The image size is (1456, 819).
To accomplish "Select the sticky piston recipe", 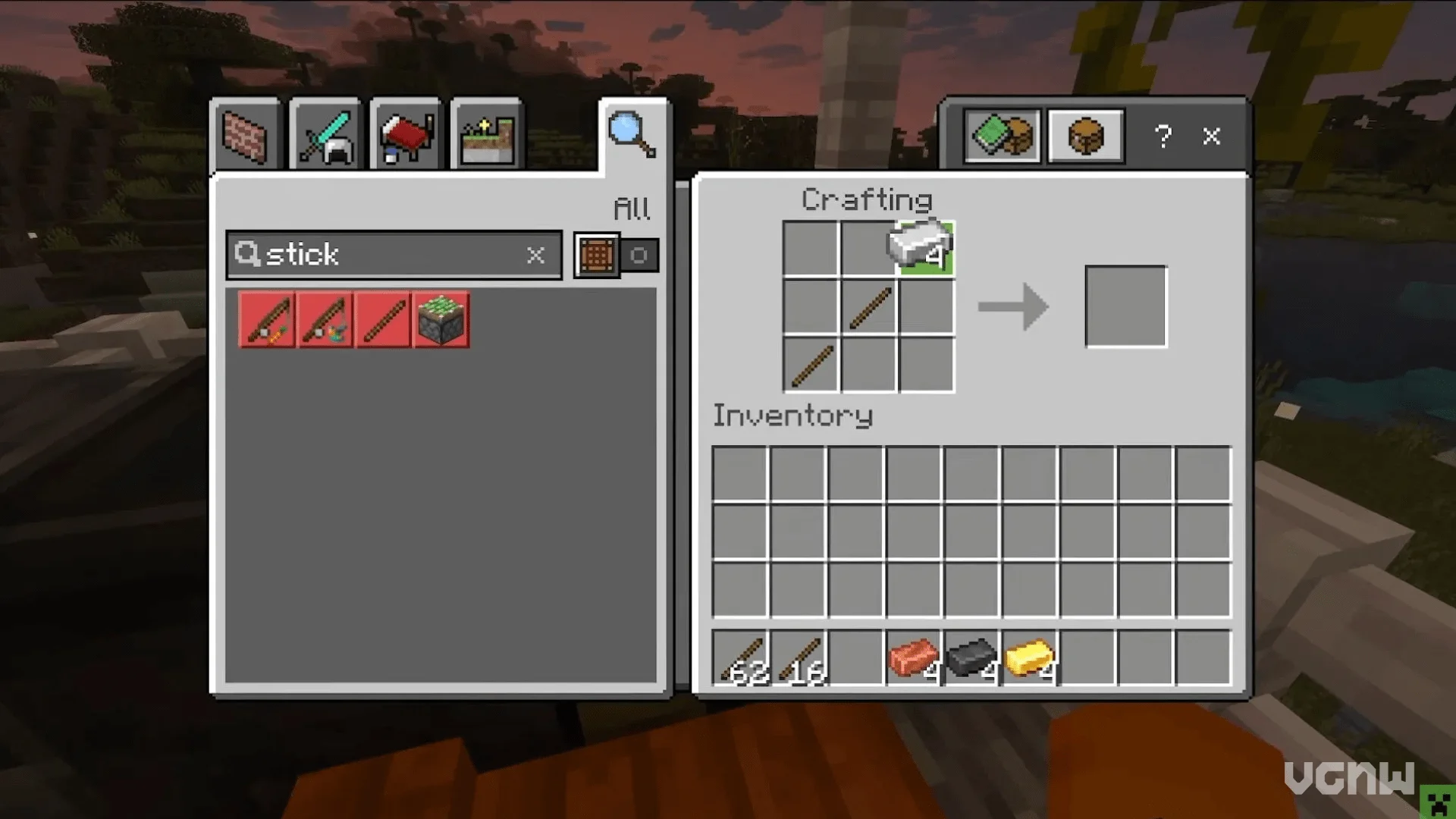I will tap(441, 321).
